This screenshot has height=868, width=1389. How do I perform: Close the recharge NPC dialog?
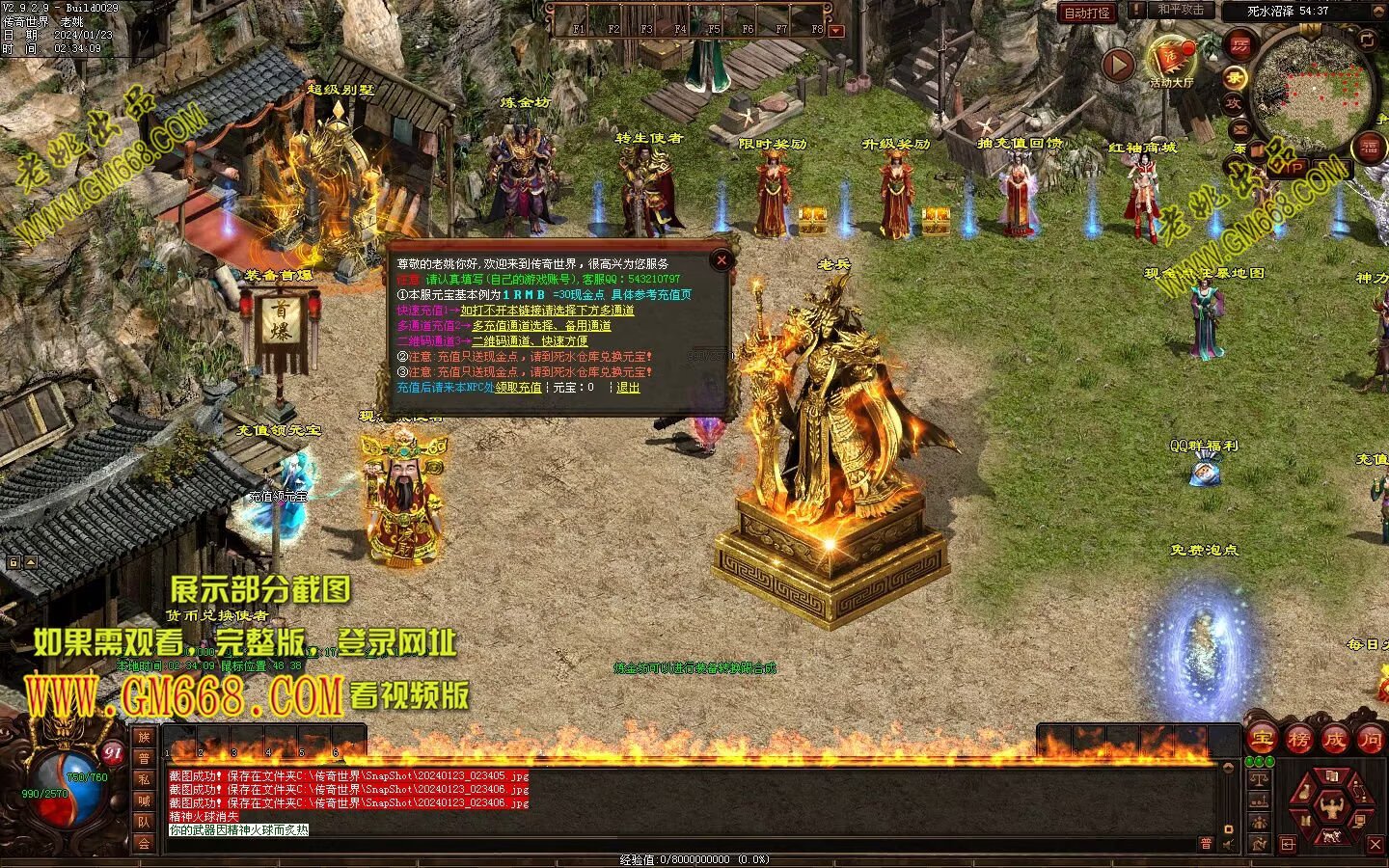[721, 259]
